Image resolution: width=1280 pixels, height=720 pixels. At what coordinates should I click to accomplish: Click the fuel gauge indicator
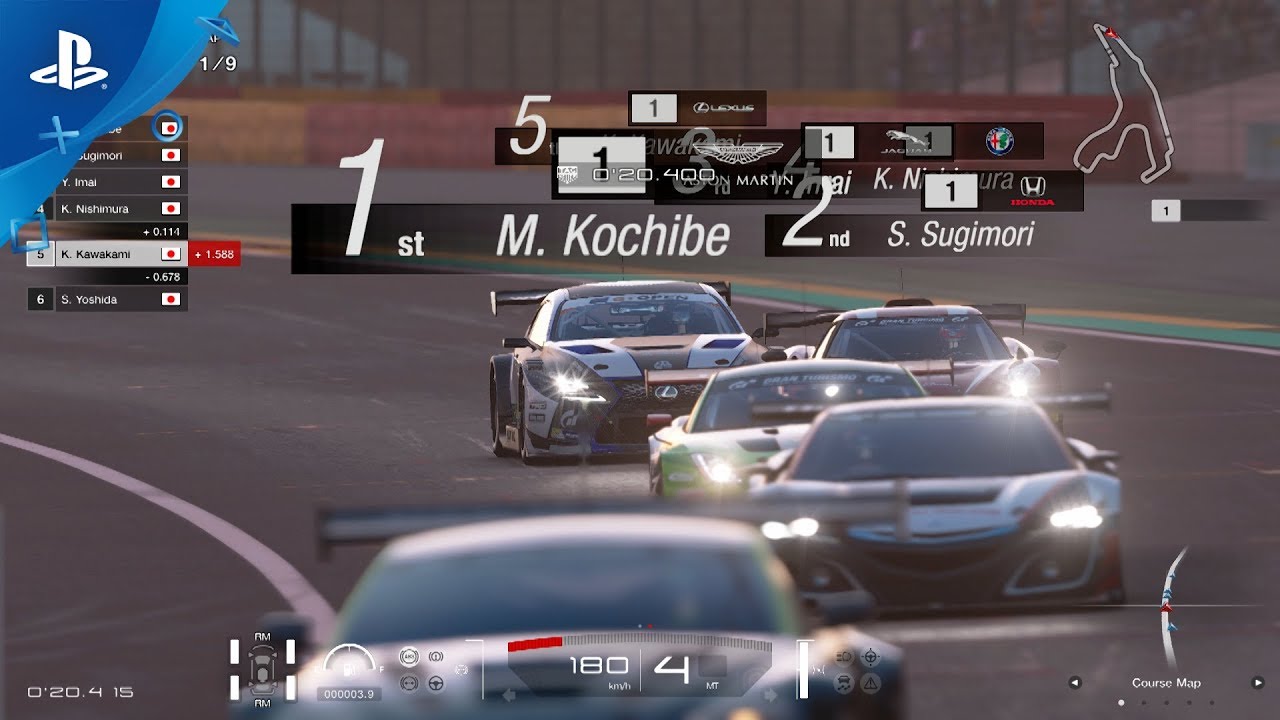pos(350,663)
